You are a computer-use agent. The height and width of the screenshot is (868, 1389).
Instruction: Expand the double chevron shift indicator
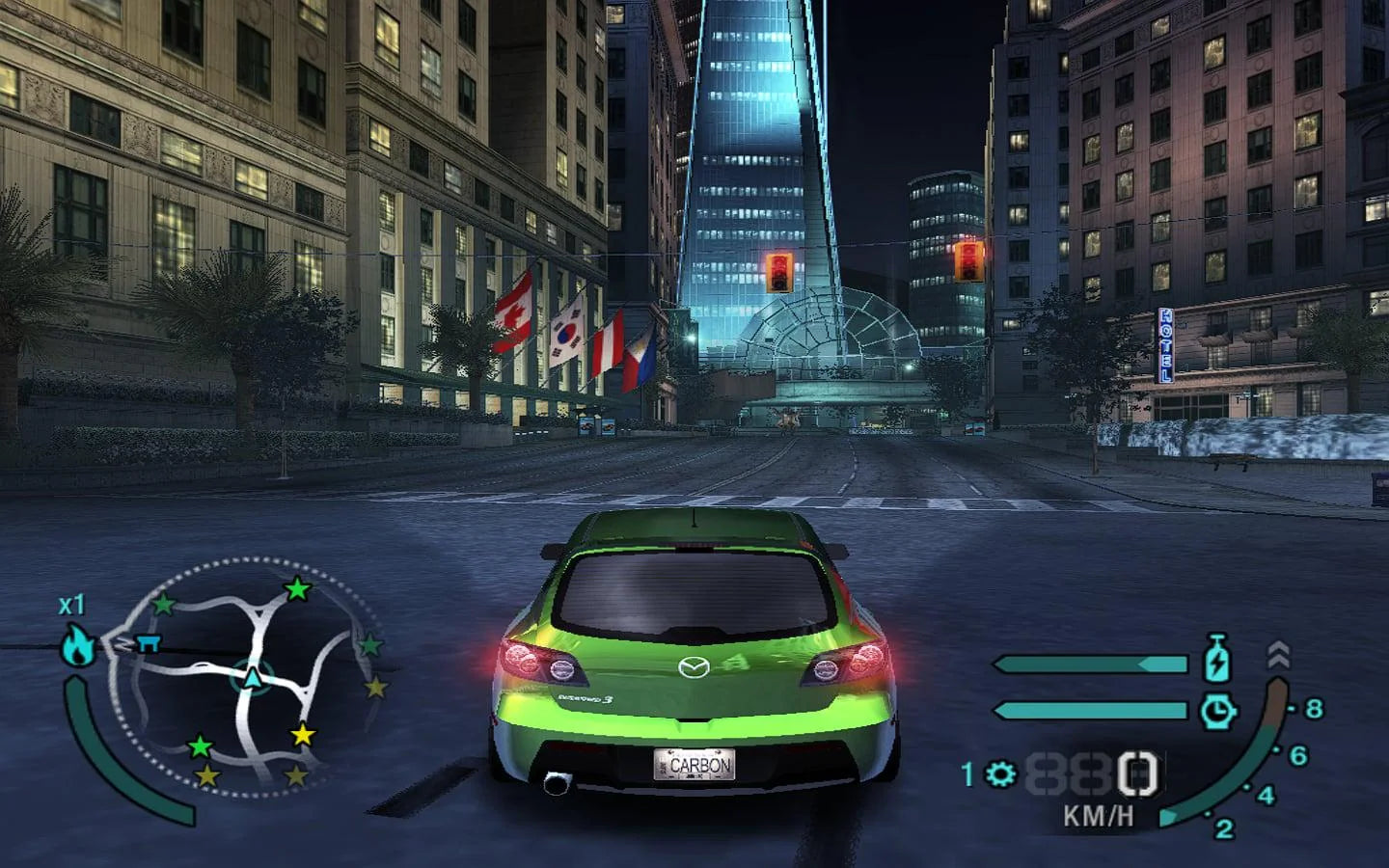(1278, 654)
